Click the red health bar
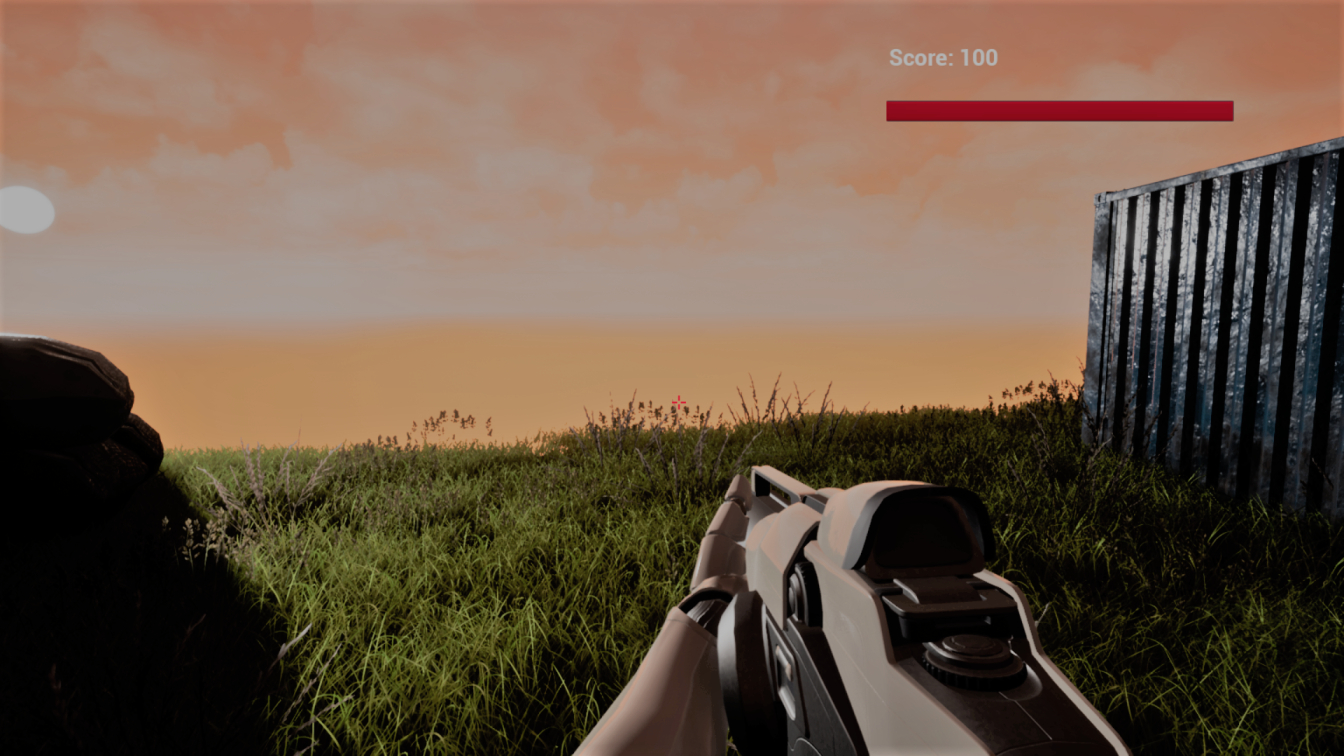The image size is (1344, 756). click(1059, 110)
